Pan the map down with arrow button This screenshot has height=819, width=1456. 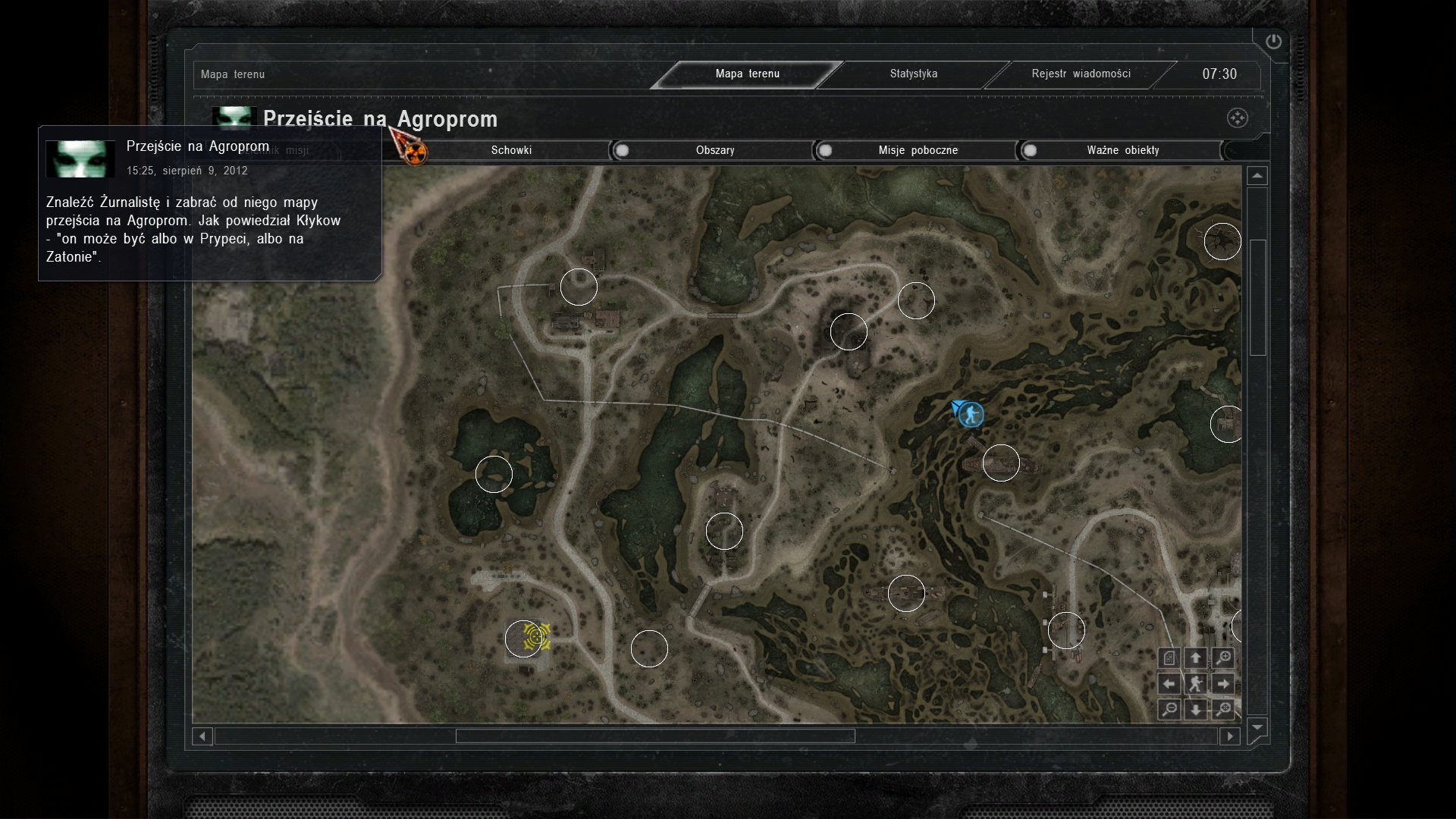coord(1196,710)
